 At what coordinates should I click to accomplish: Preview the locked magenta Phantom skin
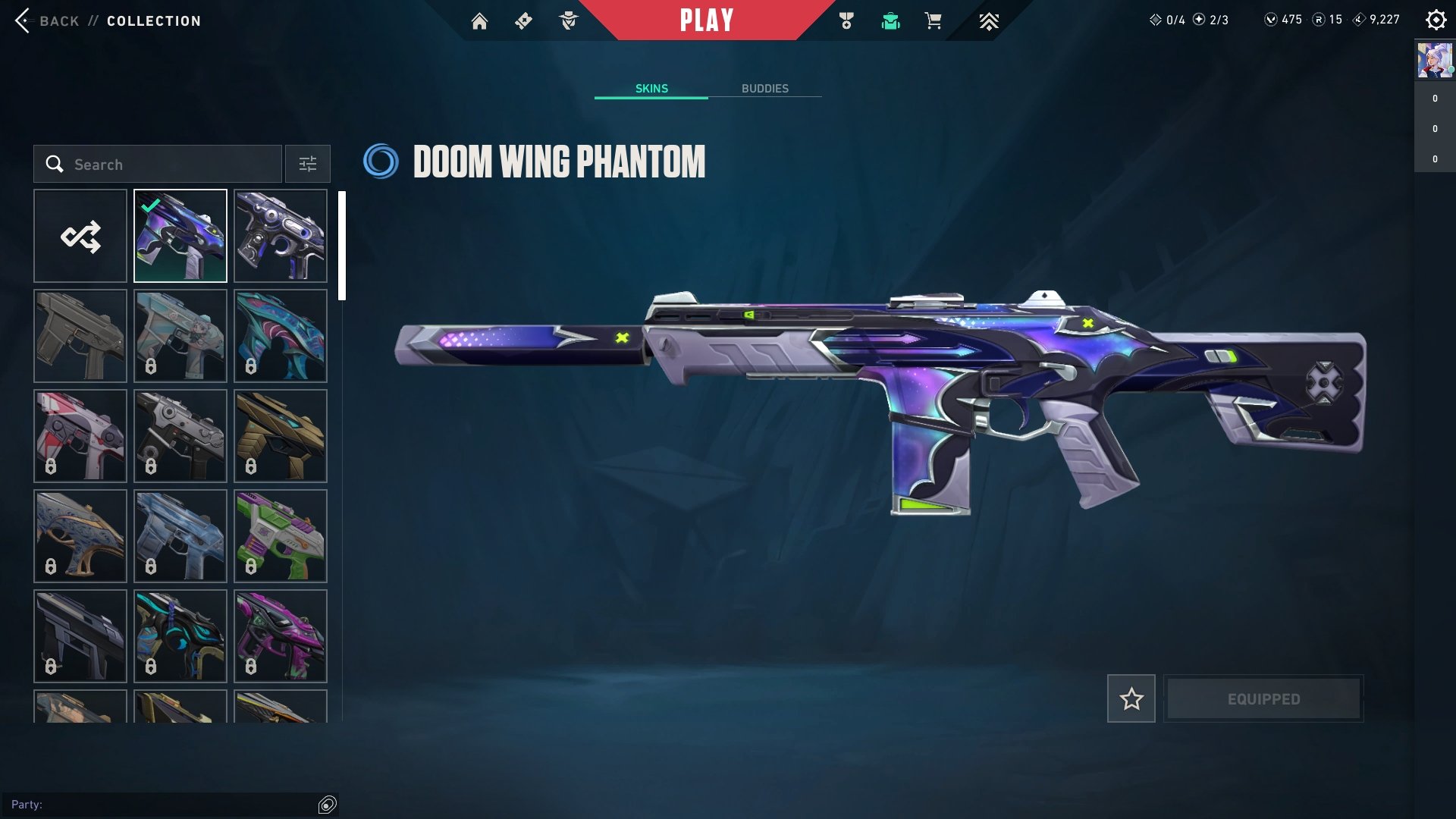point(281,636)
